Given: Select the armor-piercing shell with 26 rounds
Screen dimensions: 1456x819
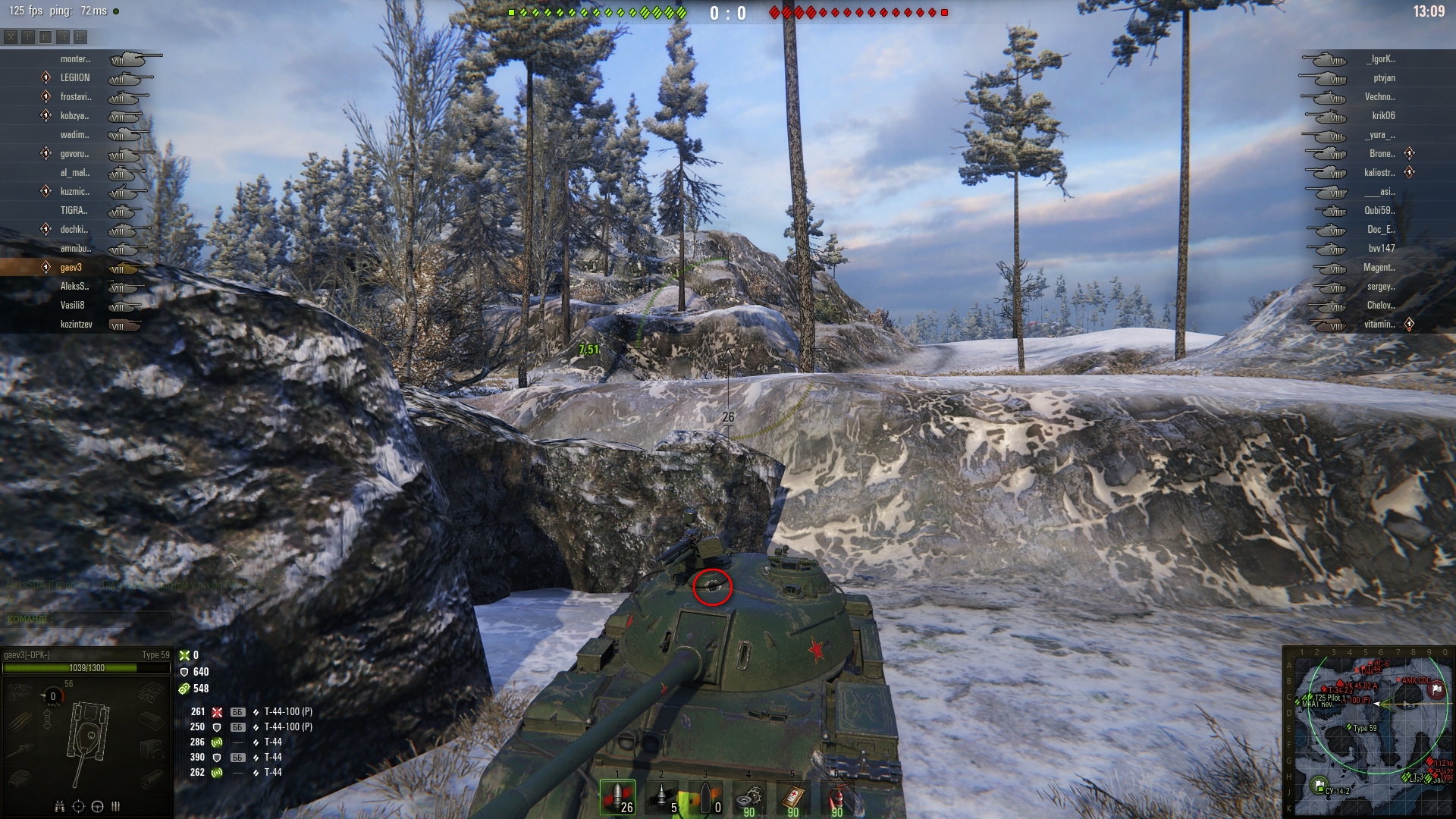Looking at the screenshot, I should click(618, 797).
